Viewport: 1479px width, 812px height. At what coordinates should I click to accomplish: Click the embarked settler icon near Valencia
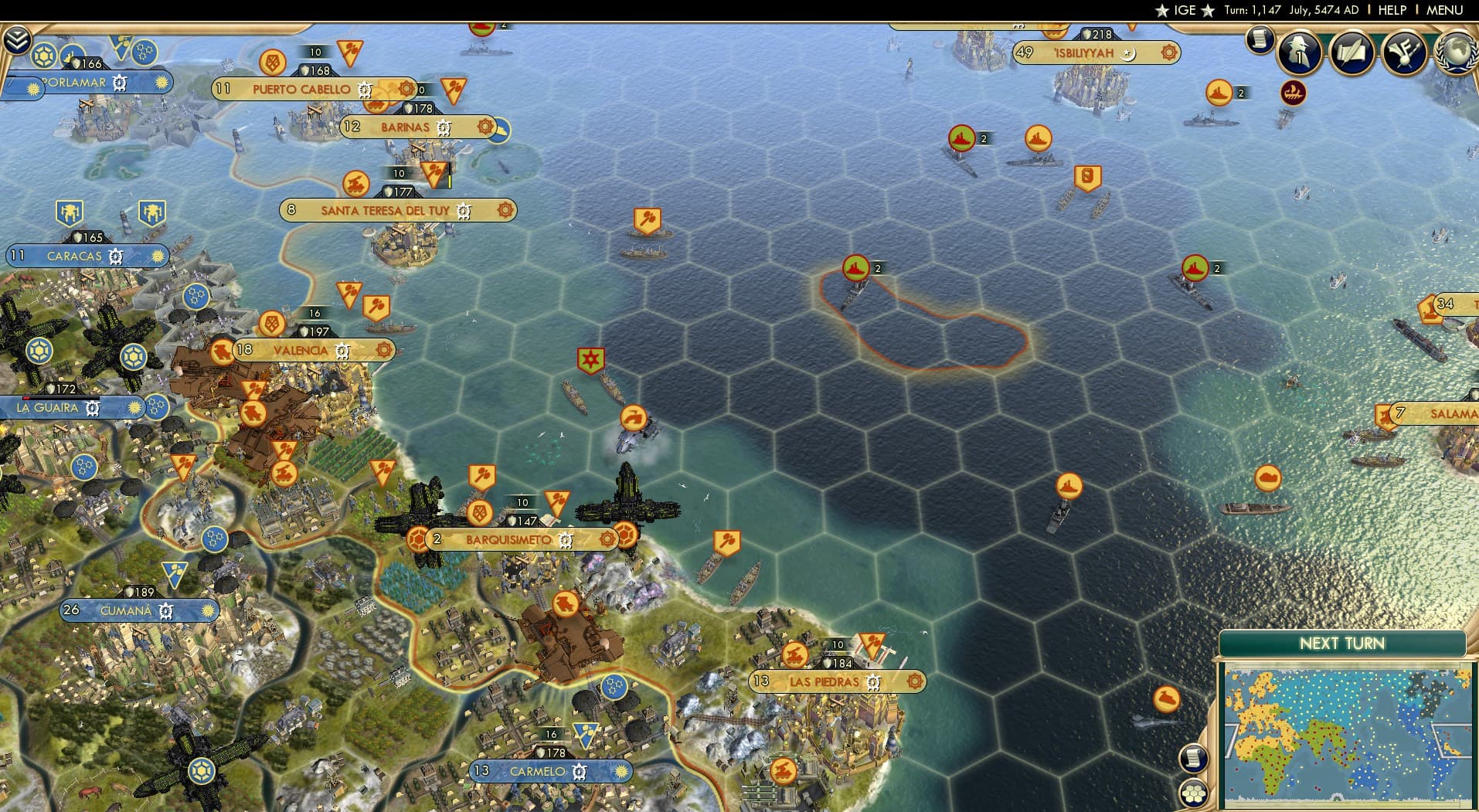[x=223, y=352]
